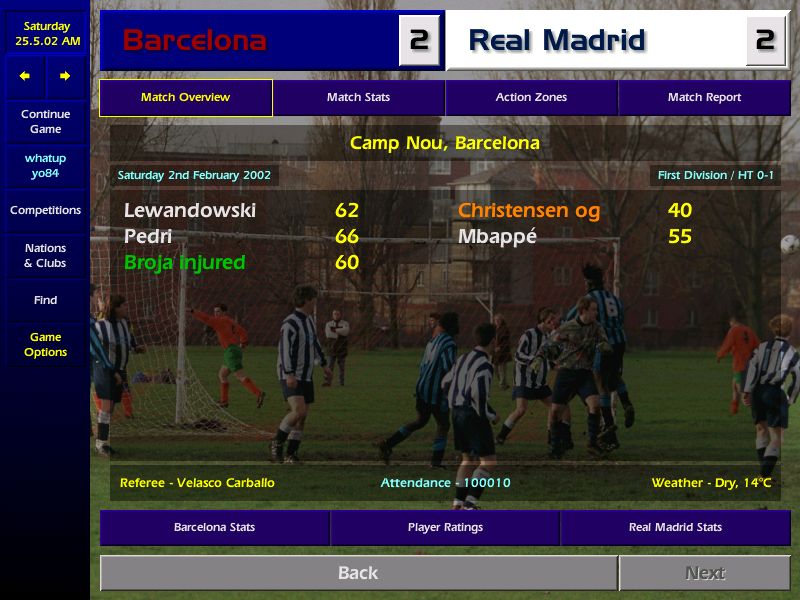Open the Find menu
Screen dimensions: 800x600
45,300
